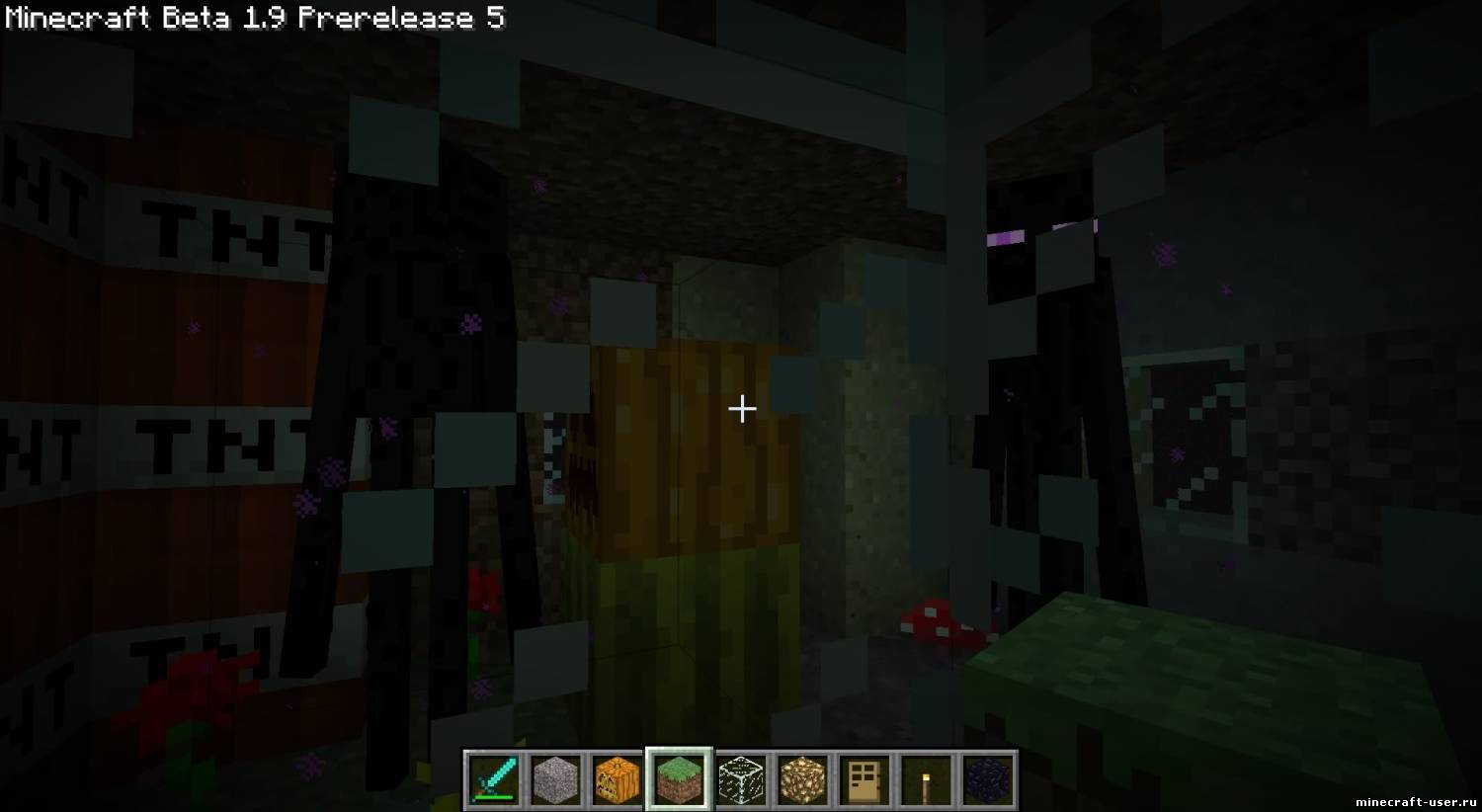Select the cobblestone block hotbar slot
The height and width of the screenshot is (812, 1482).
(556, 778)
